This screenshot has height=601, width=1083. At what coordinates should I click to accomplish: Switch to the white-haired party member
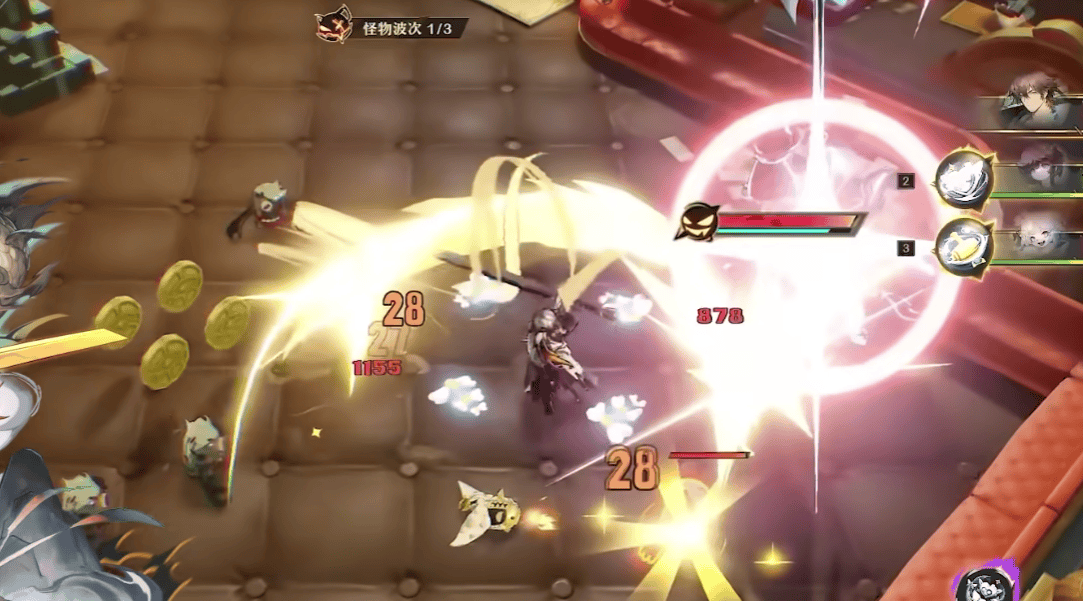1040,240
